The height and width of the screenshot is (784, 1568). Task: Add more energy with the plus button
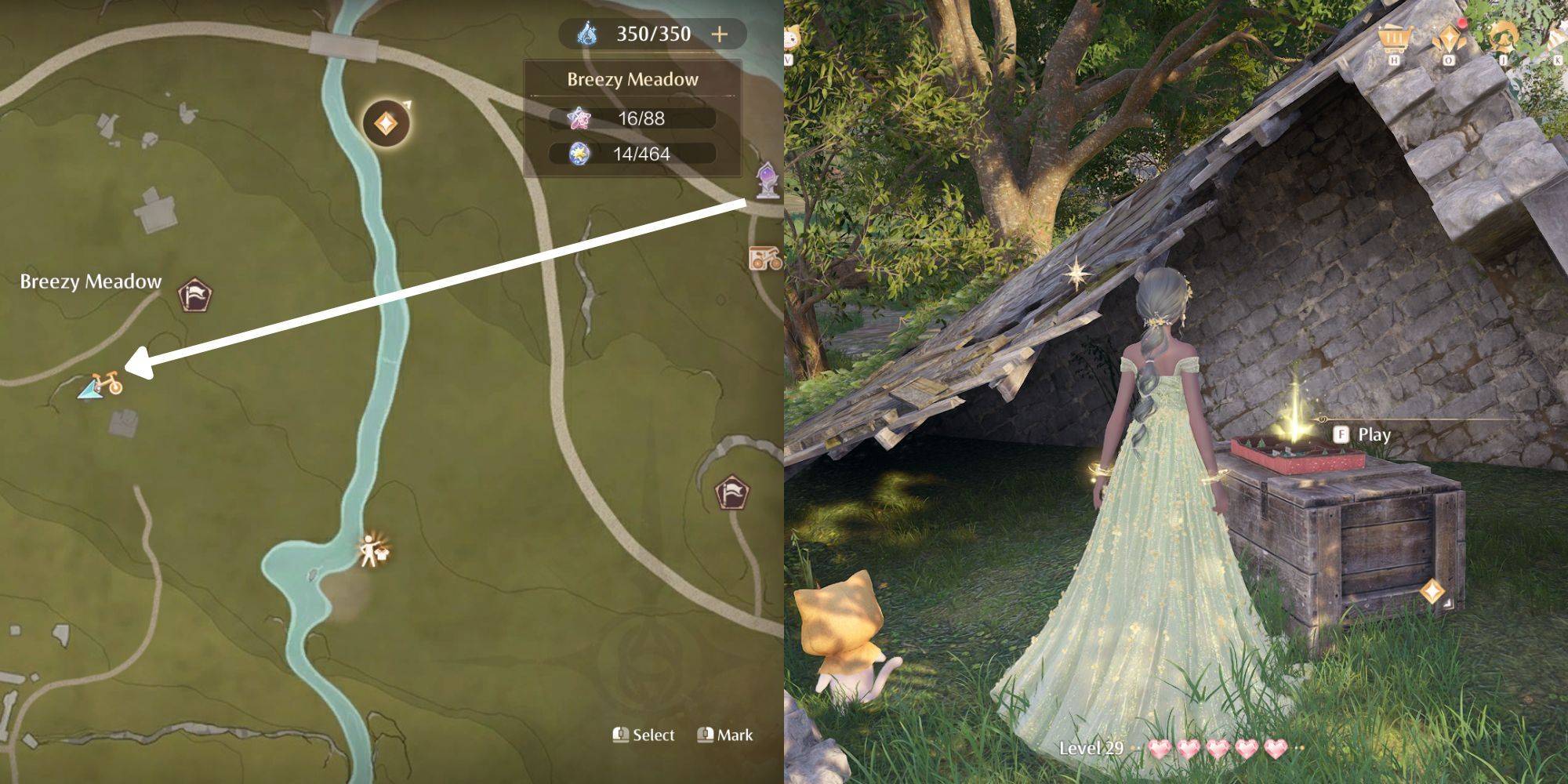719,34
